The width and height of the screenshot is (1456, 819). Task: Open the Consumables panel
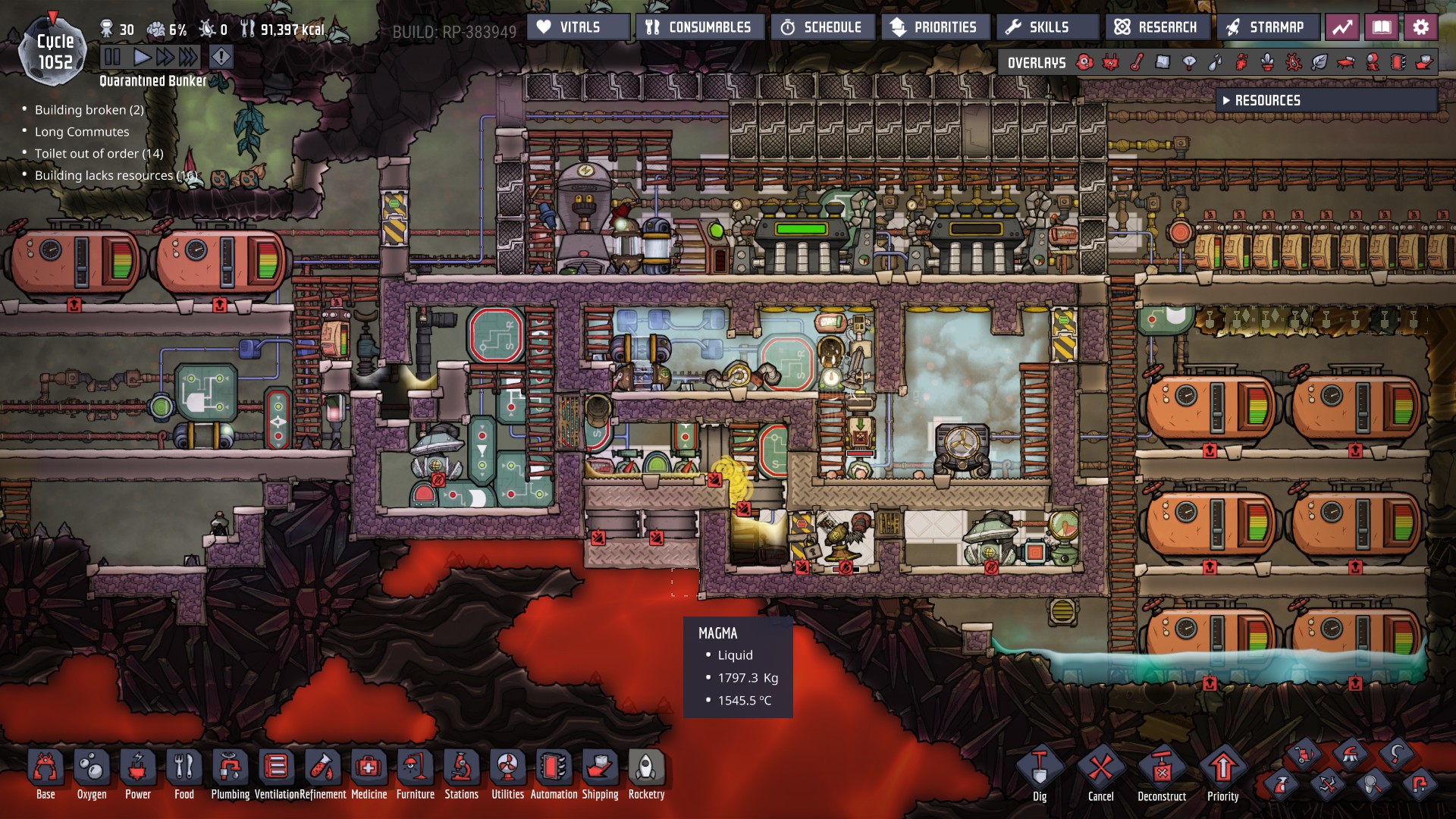coord(699,27)
